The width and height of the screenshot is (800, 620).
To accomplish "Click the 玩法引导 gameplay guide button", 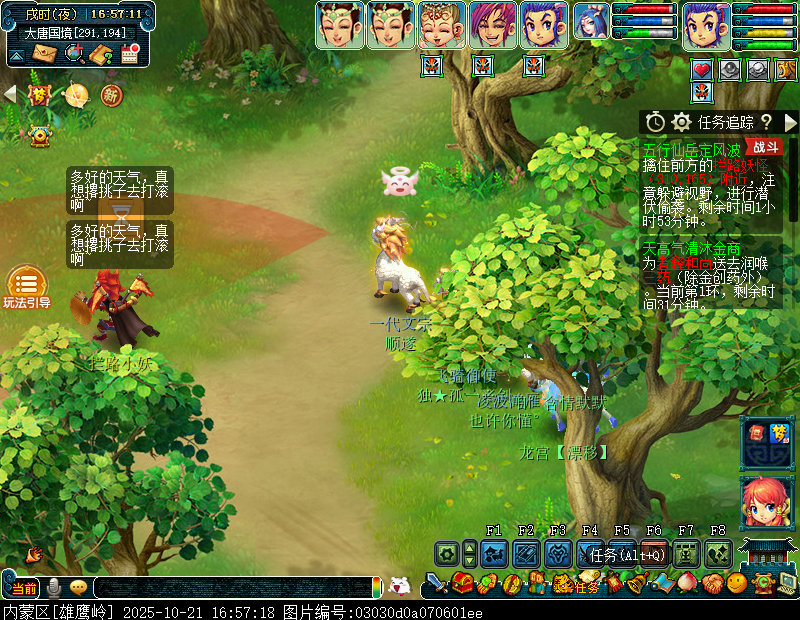I will (x=26, y=288).
